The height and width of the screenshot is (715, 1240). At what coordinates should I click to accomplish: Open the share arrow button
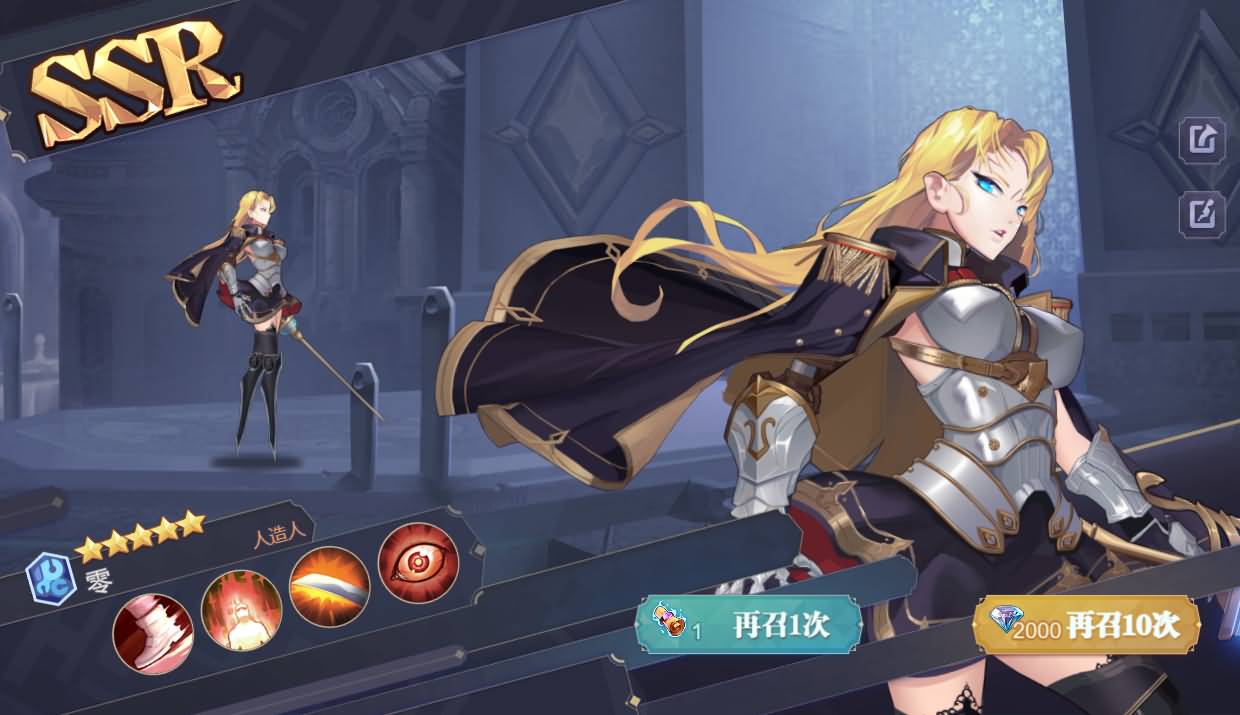[1201, 140]
